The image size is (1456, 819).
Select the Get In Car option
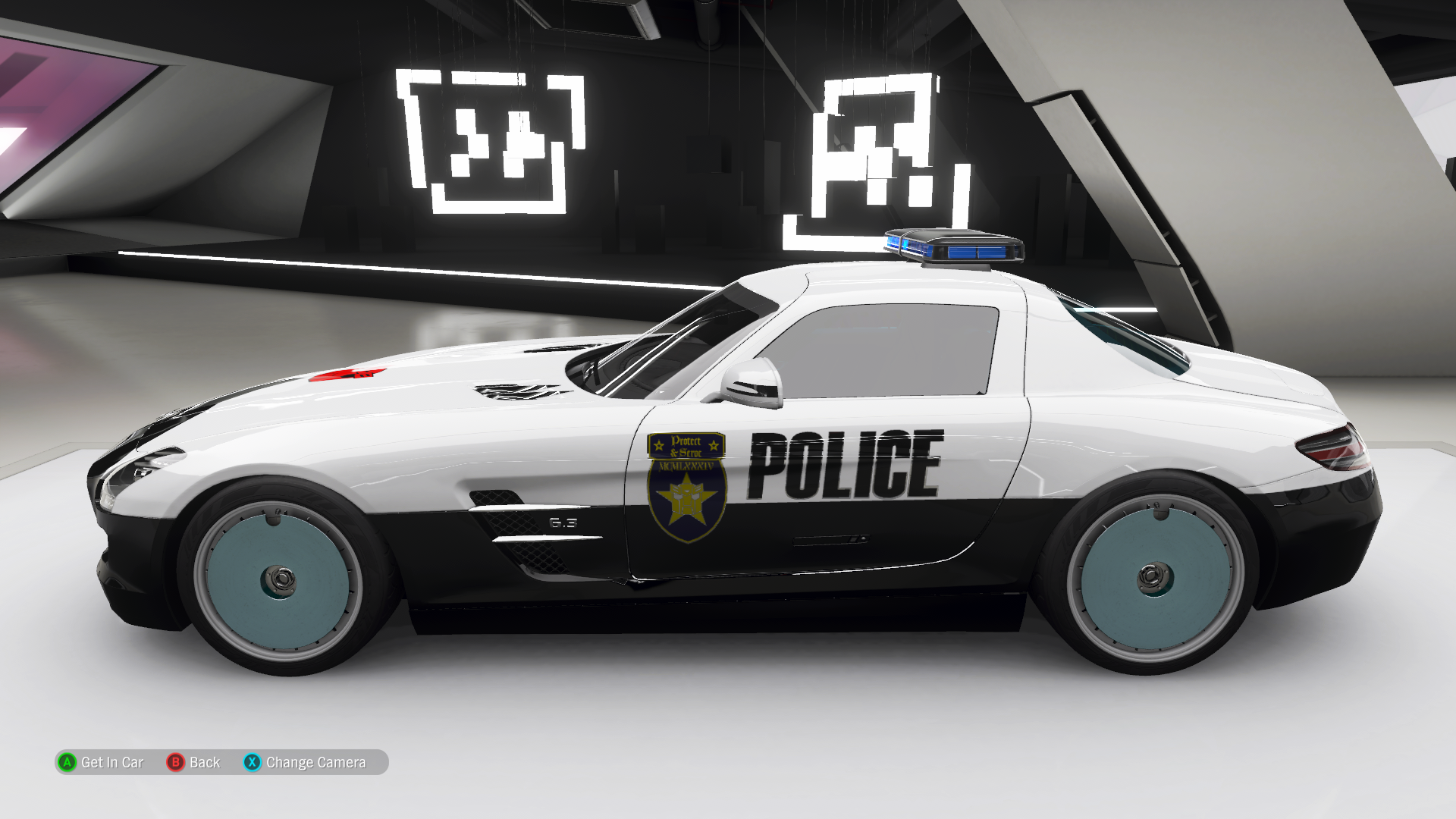(102, 762)
